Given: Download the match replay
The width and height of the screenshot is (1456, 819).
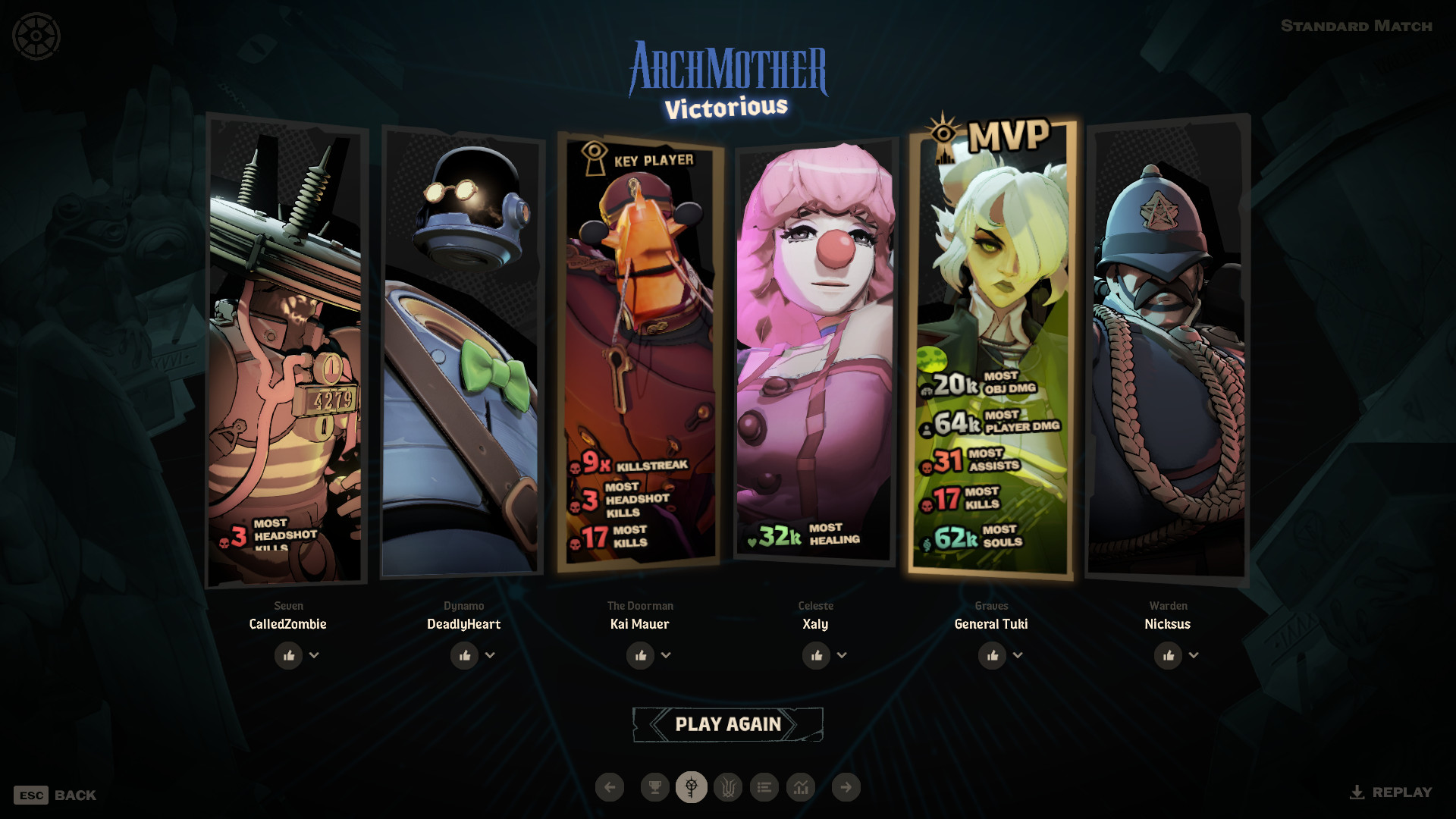Looking at the screenshot, I should pos(1391,792).
